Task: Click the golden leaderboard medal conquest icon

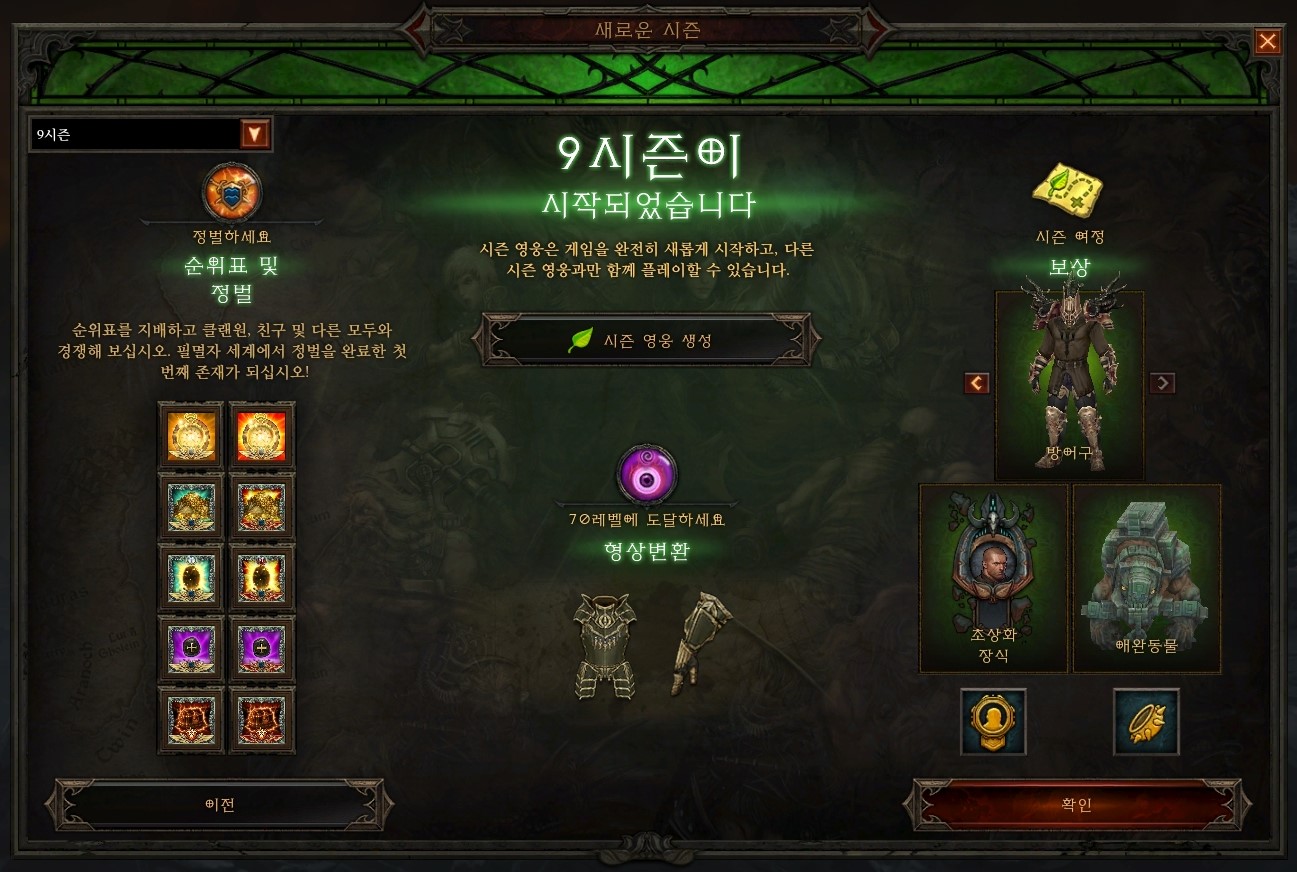Action: click(x=190, y=433)
